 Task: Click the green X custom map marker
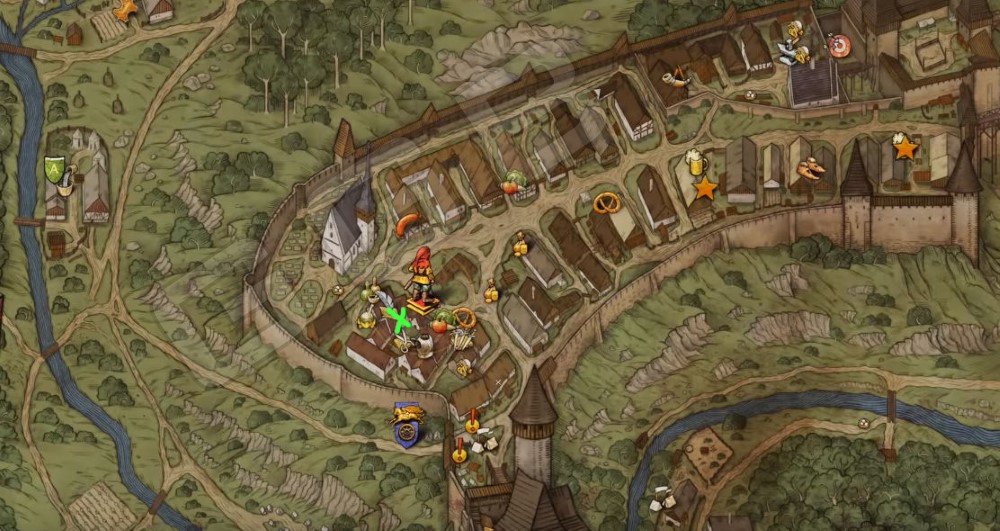click(x=400, y=320)
